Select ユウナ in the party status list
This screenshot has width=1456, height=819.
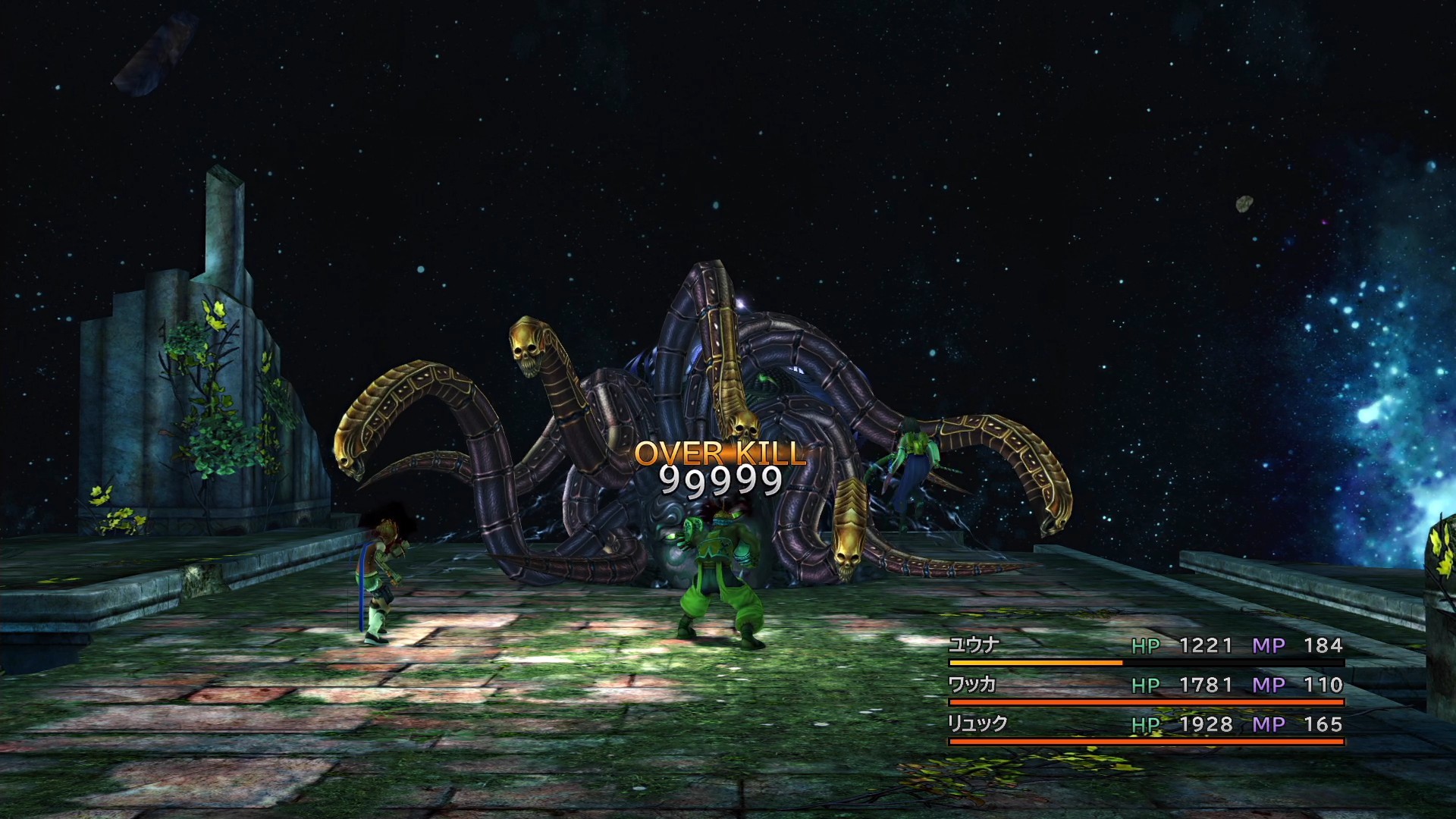(x=974, y=645)
